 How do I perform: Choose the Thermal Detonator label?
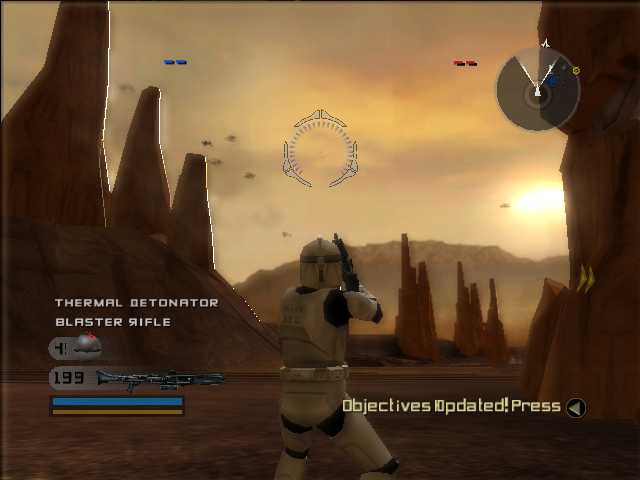[x=136, y=302]
